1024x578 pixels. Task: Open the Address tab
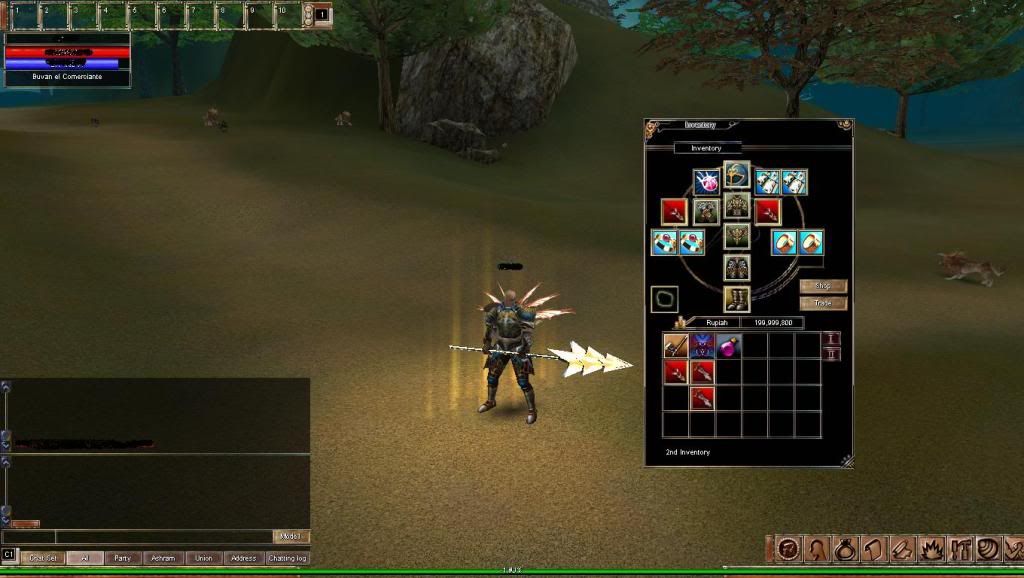[x=243, y=558]
